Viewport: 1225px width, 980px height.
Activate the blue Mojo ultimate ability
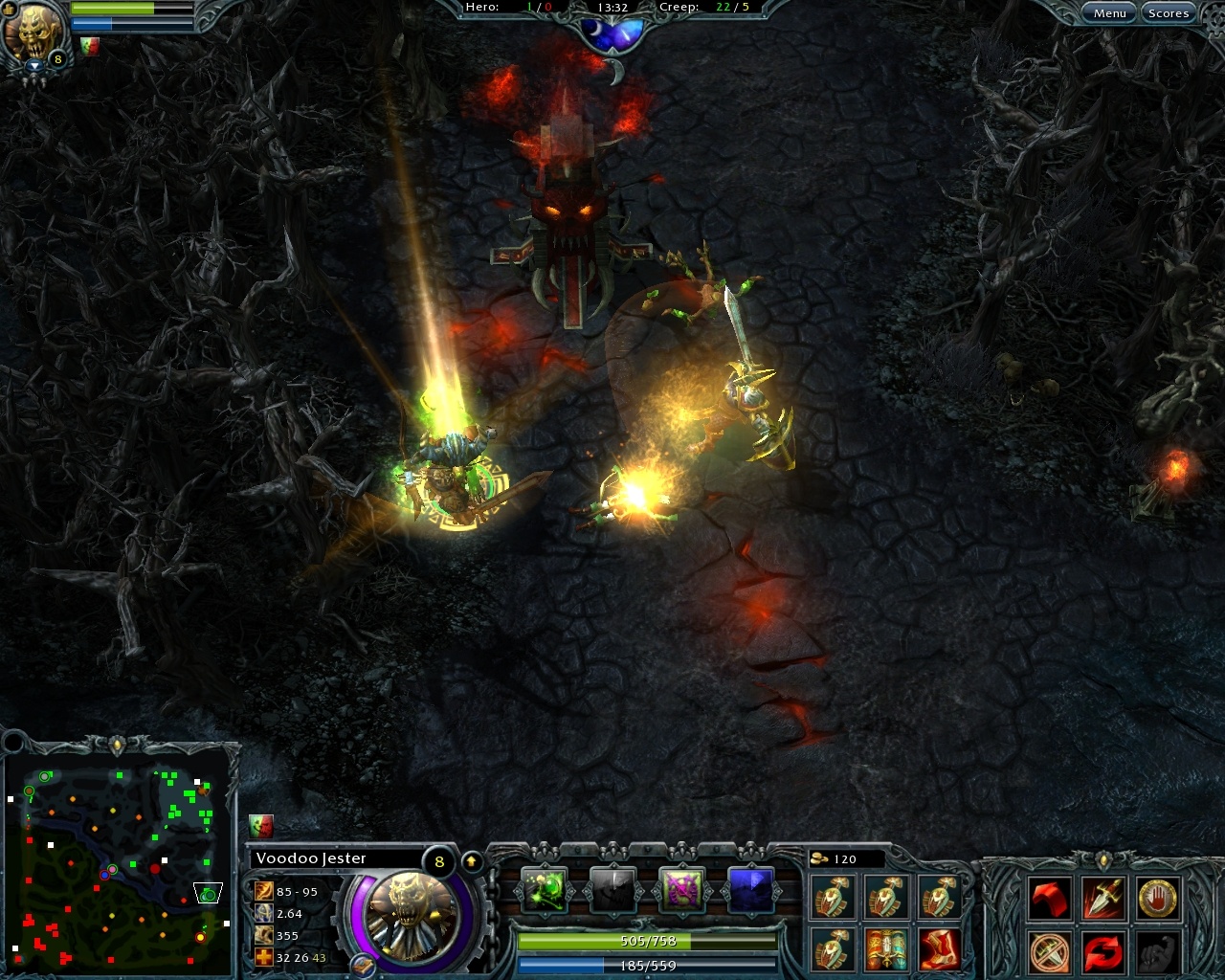pyautogui.click(x=750, y=888)
